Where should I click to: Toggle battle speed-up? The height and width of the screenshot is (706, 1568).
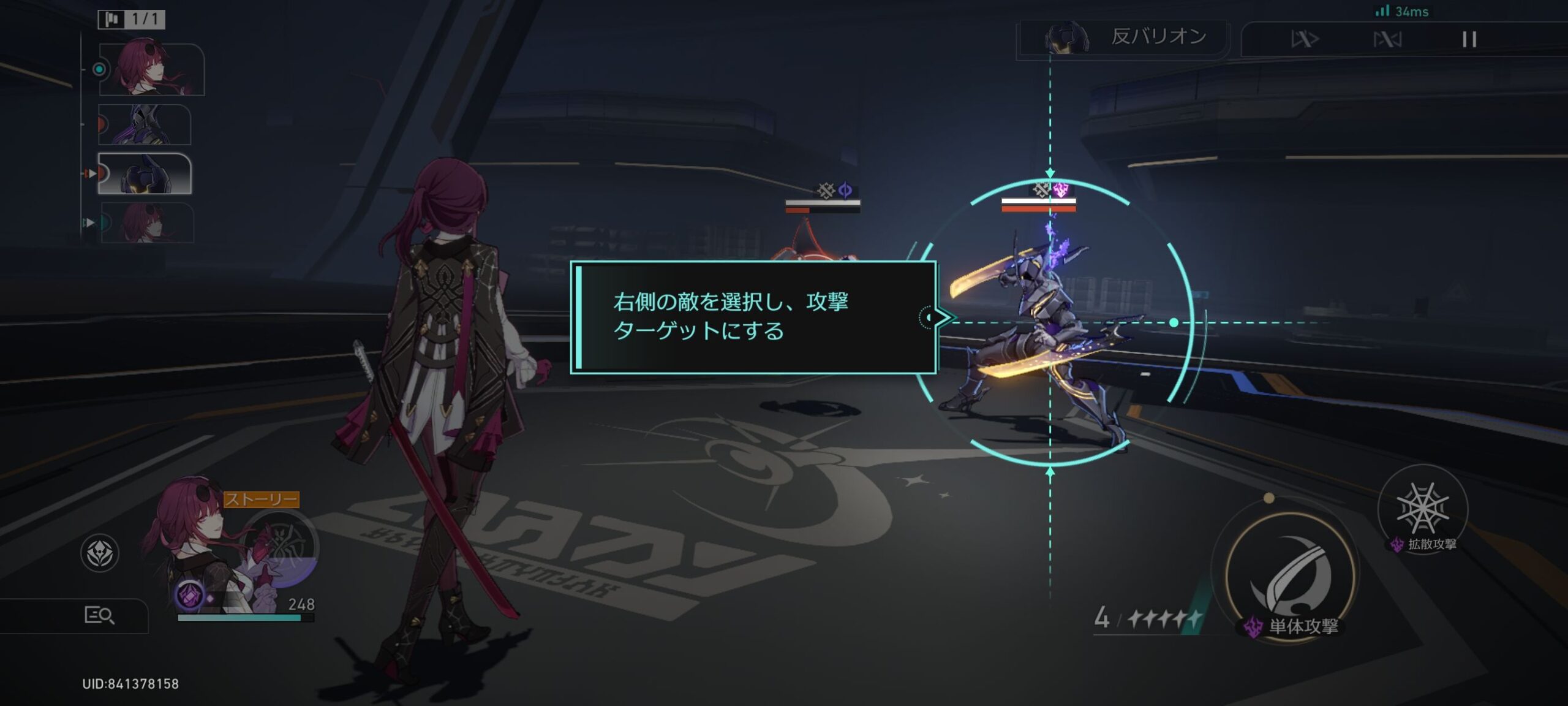click(x=1305, y=40)
